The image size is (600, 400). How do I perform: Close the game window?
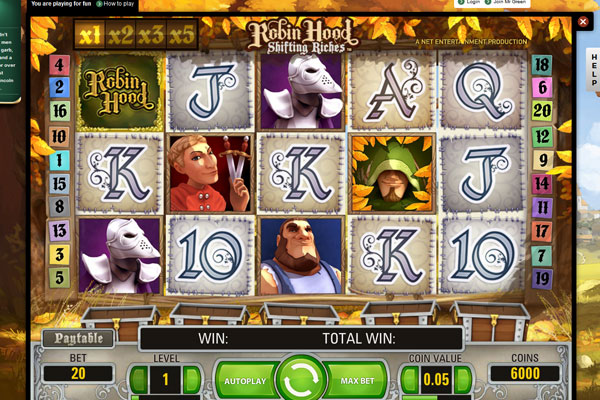(584, 22)
